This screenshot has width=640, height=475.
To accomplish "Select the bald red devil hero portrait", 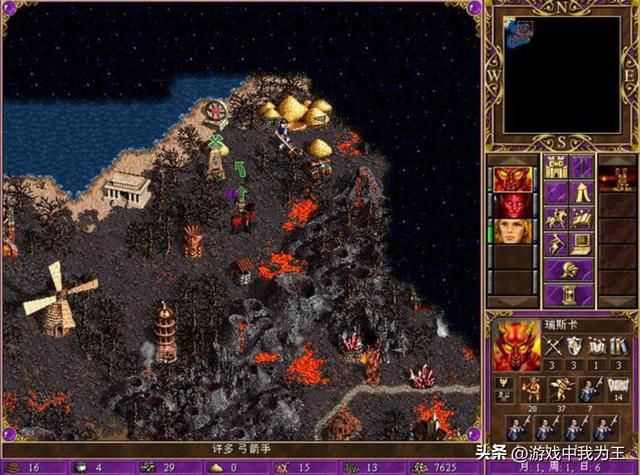I will coord(512,205).
